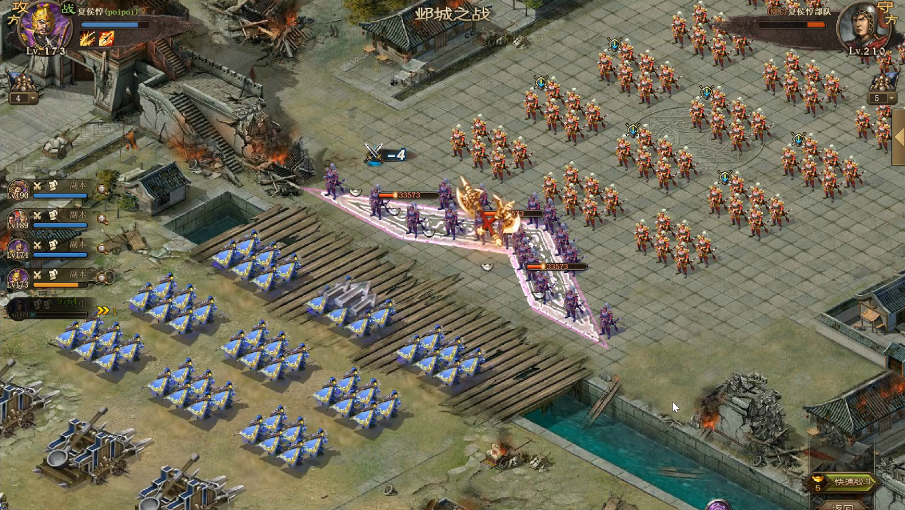Activate the first attacker skill icon

click(86, 39)
